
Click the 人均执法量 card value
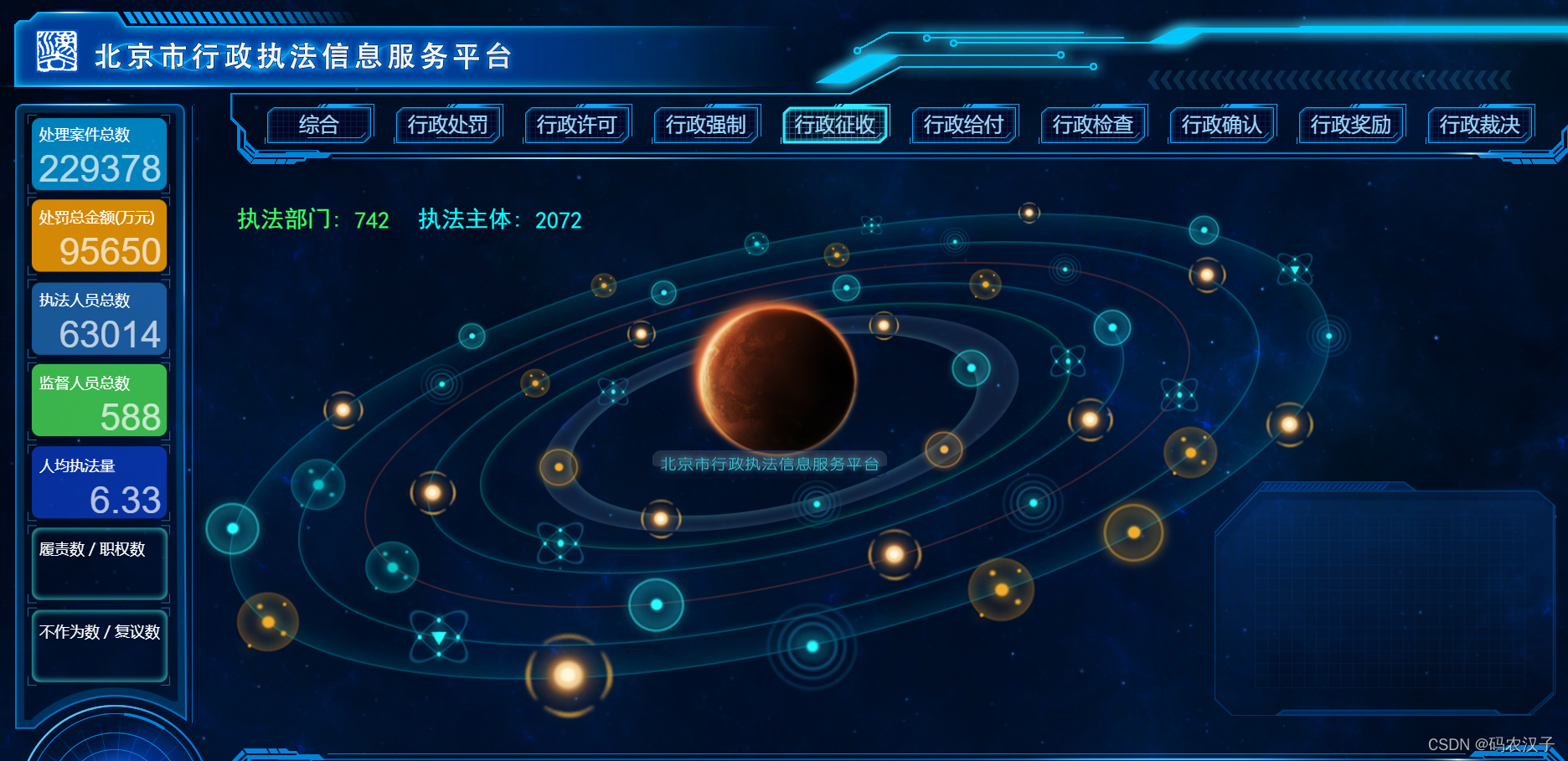(x=126, y=500)
